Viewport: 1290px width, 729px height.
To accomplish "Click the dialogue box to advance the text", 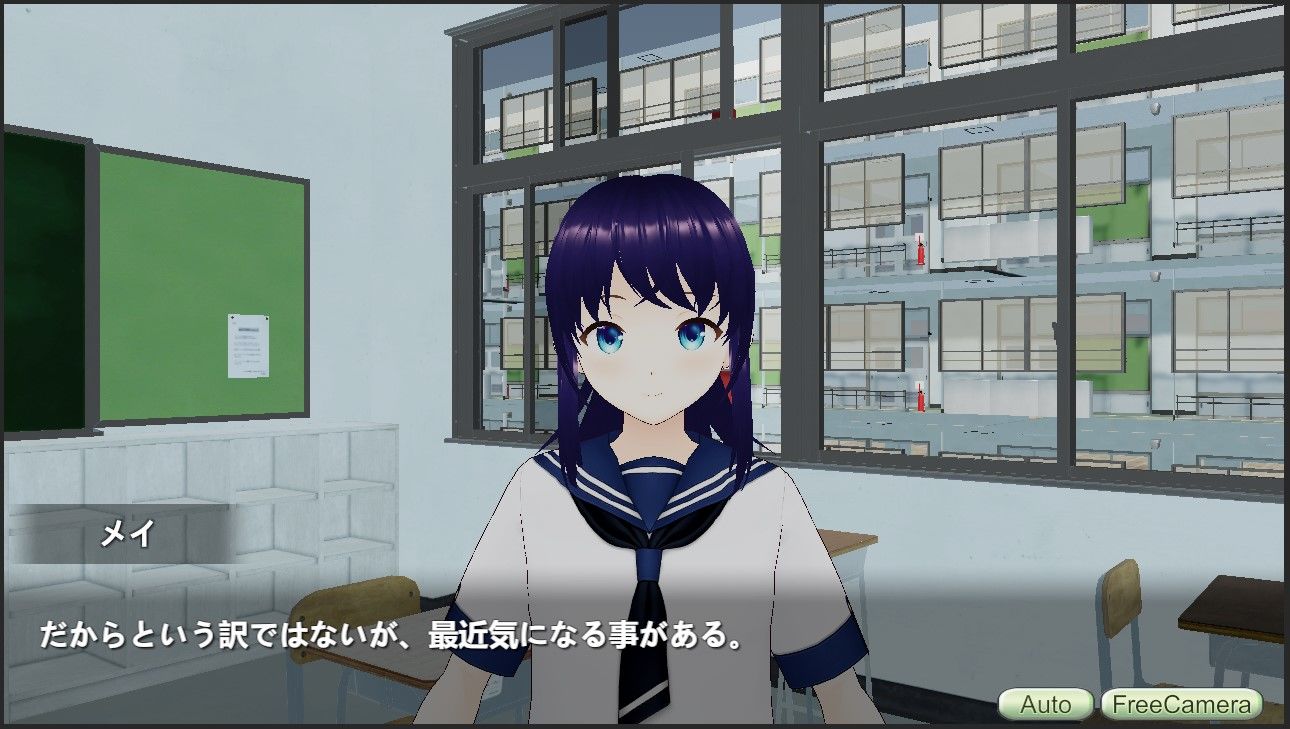I will 300,635.
